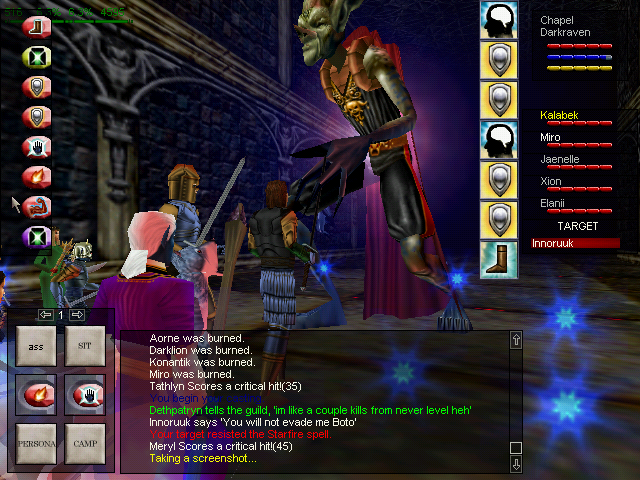The image size is (640, 480).
Task: Cast the flame spell in the square hotbar slot
Action: pos(36,394)
